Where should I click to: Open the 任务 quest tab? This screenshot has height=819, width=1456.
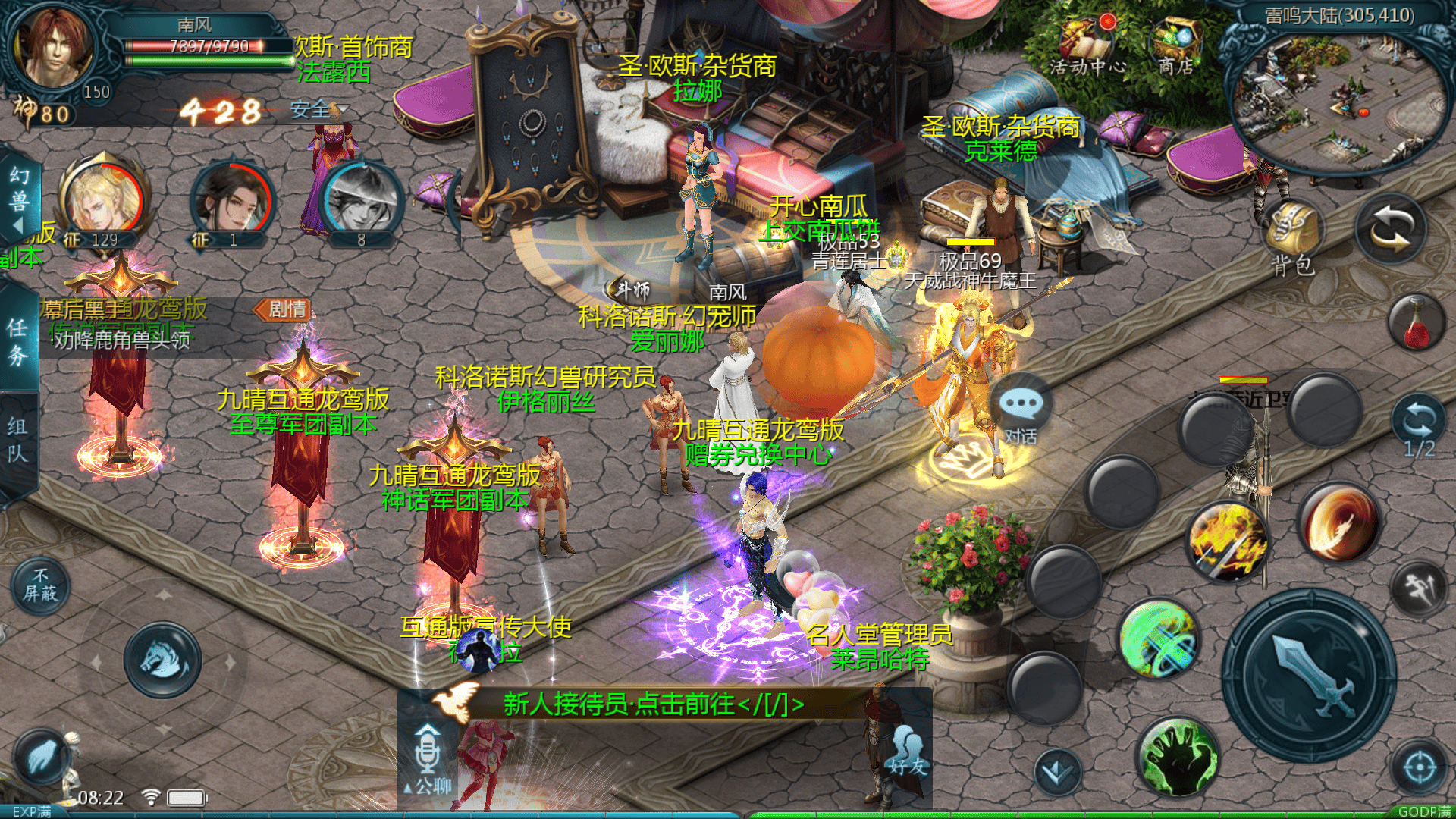click(18, 341)
